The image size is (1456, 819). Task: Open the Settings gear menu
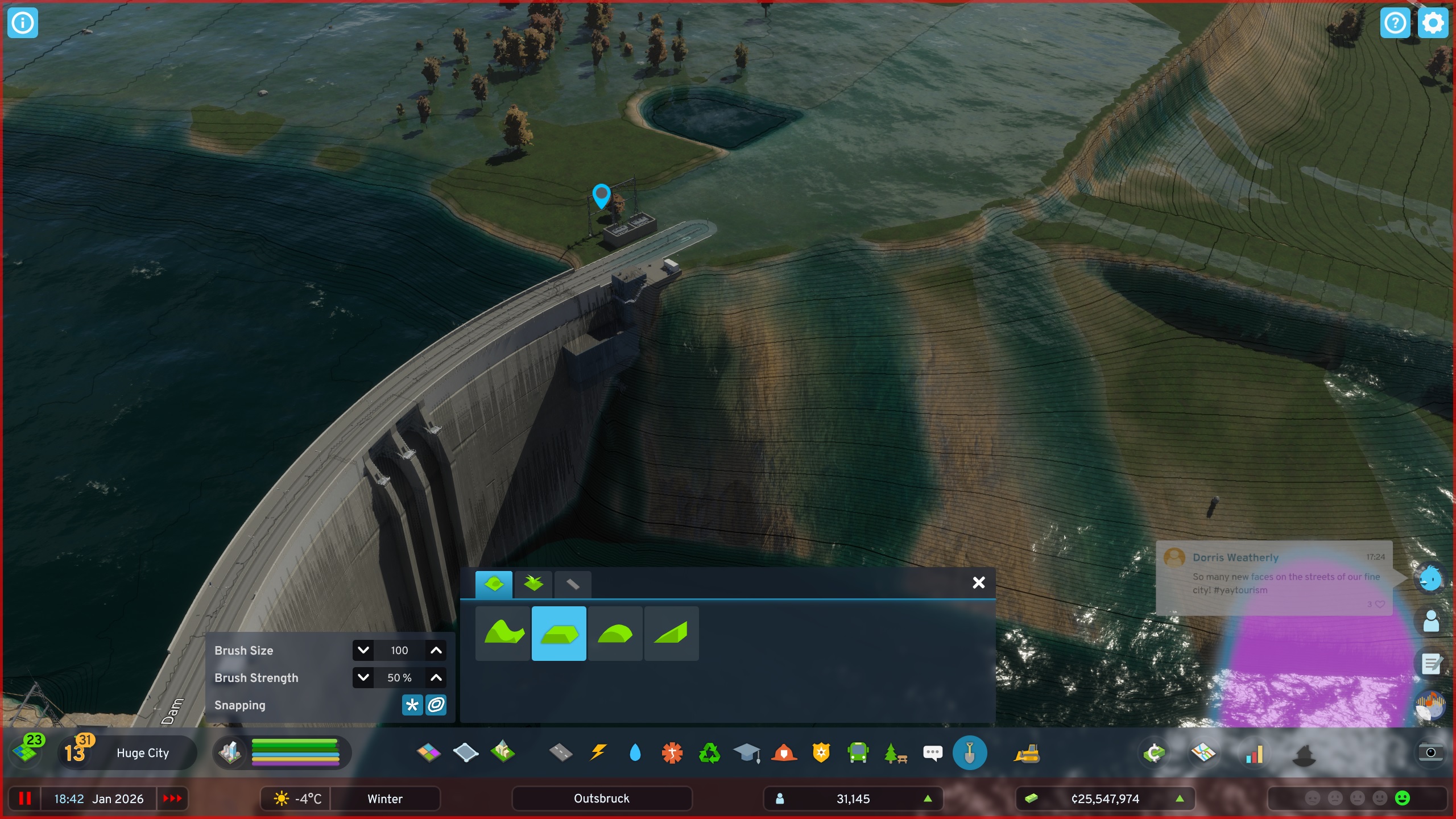tap(1433, 23)
